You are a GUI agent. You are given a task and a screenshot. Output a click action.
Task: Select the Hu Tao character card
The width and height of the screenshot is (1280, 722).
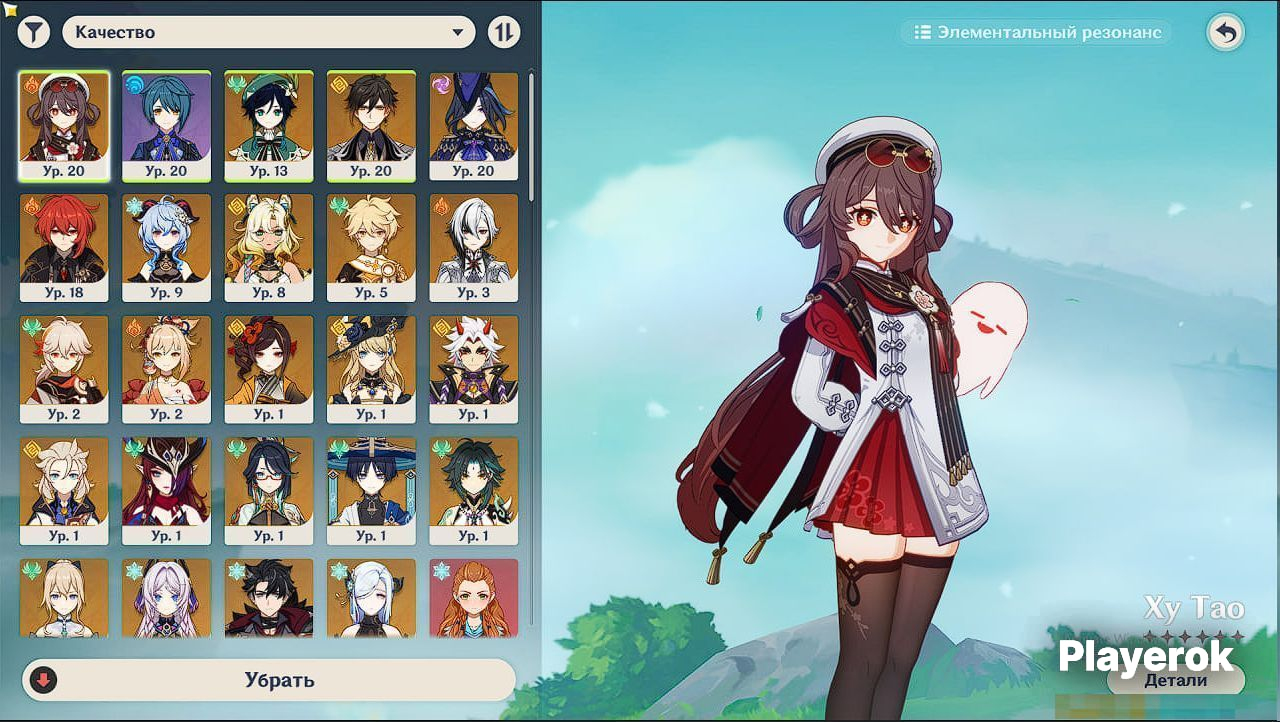[x=64, y=126]
